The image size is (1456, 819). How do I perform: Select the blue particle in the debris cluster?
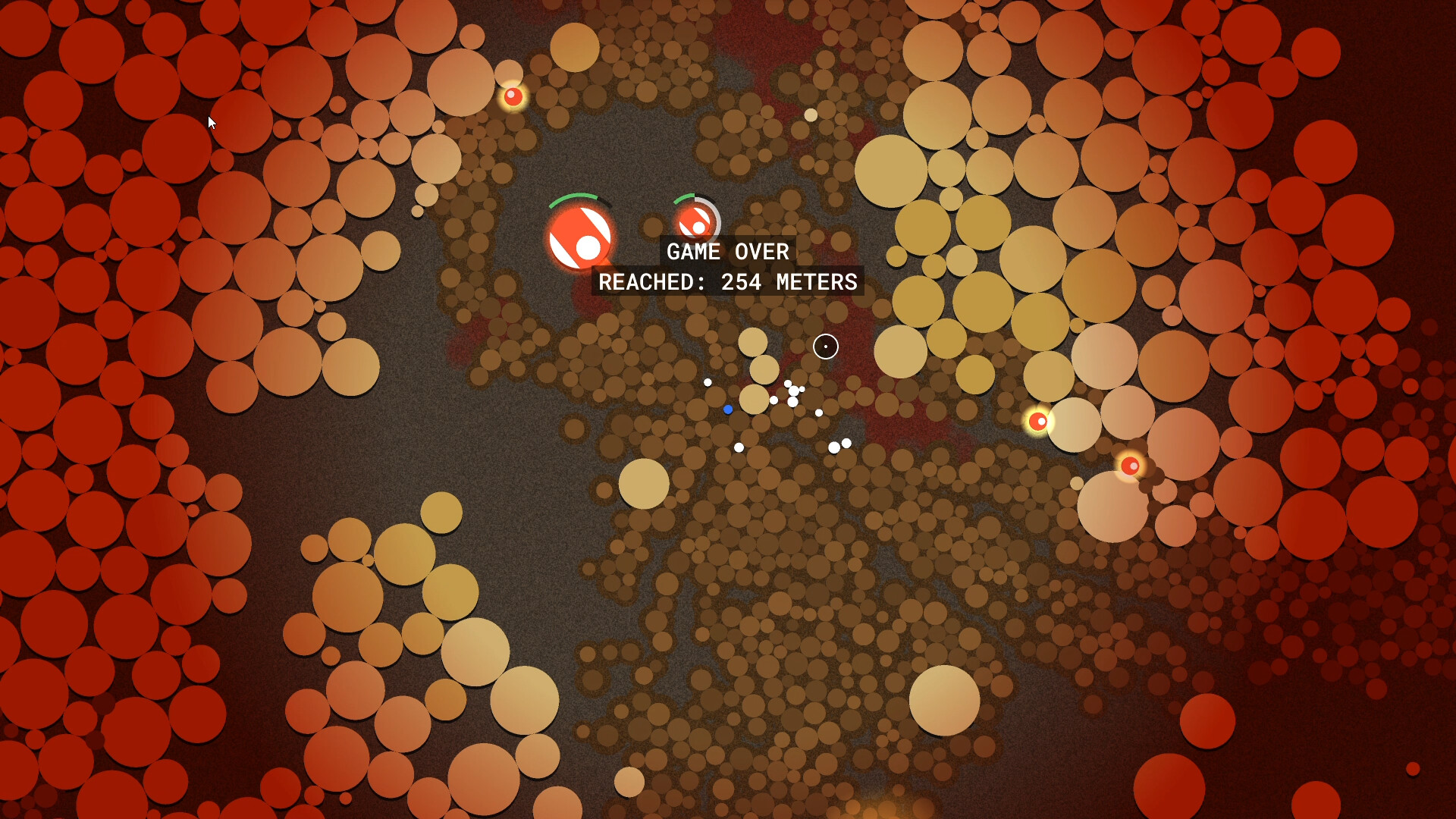(728, 409)
